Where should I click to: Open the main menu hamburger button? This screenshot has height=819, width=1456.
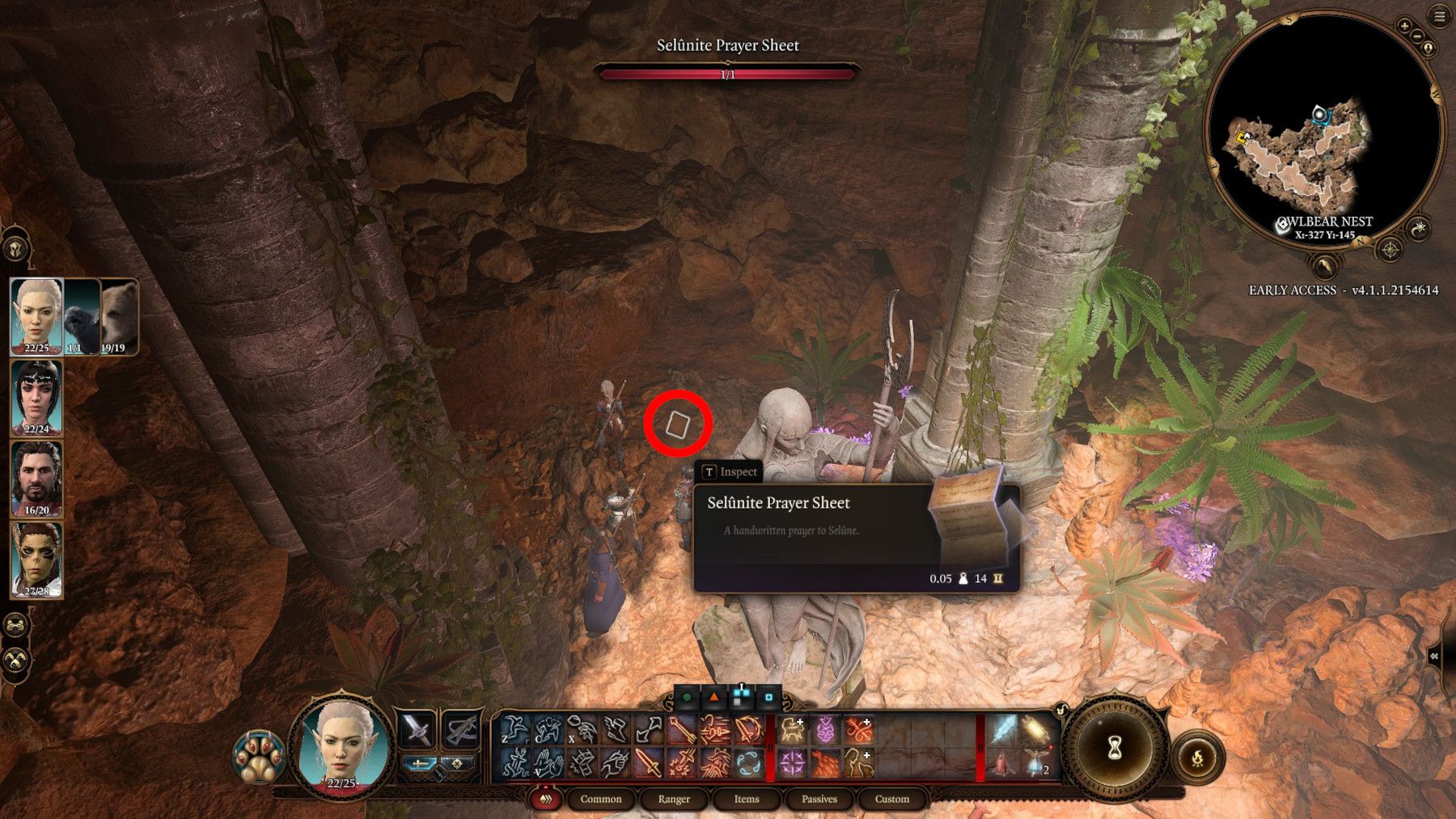coord(1440,17)
